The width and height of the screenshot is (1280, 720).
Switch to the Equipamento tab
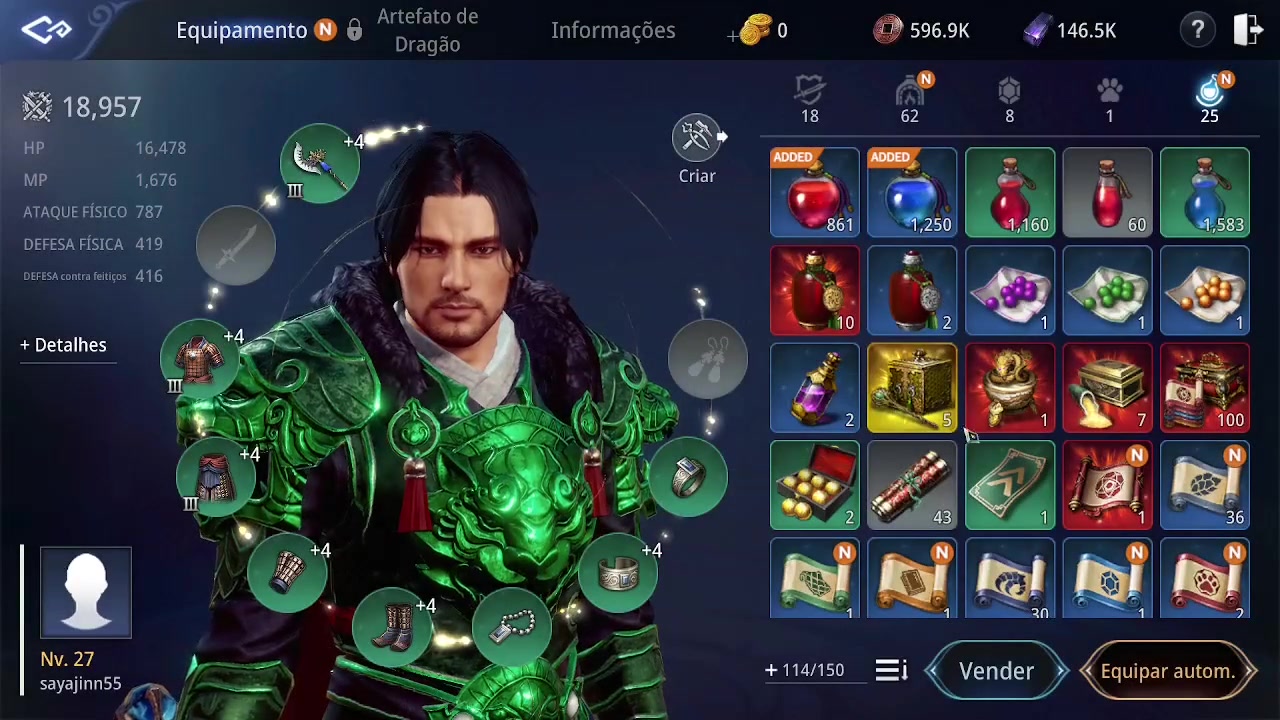click(x=241, y=30)
